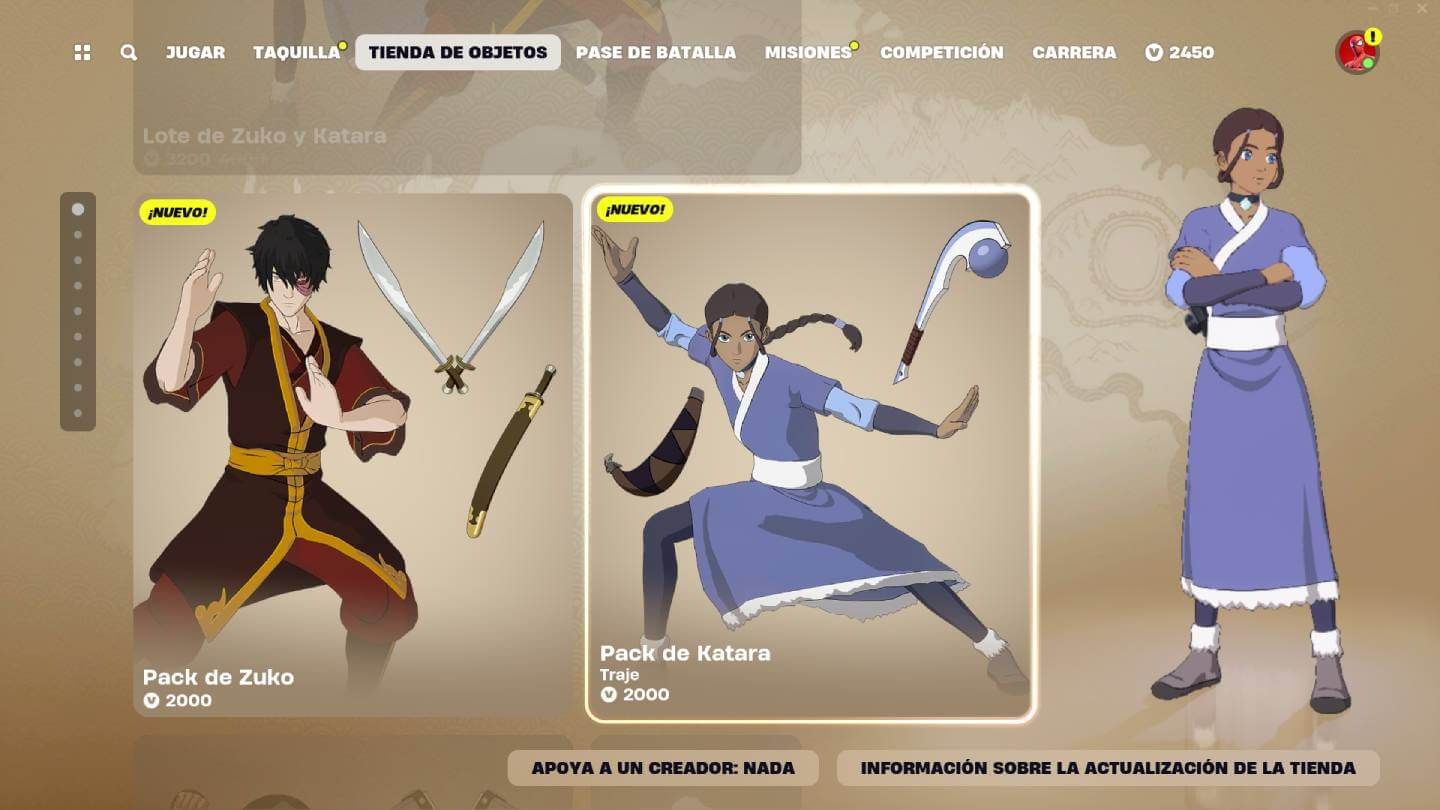1440x810 pixels.
Task: Click APOYA A UN CREADOR: NADA
Action: tap(662, 768)
